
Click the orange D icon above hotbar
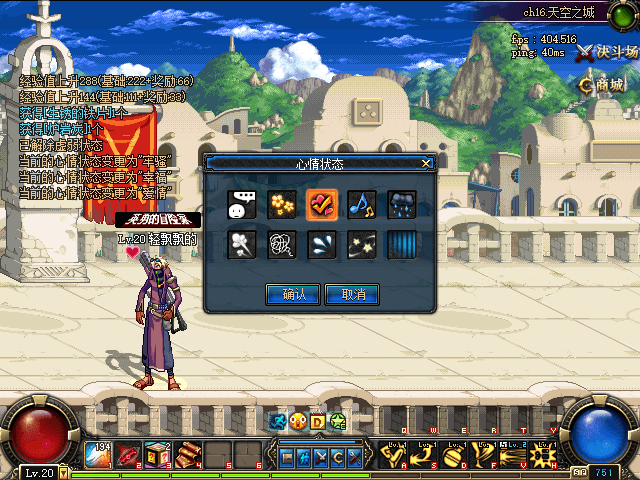click(317, 421)
